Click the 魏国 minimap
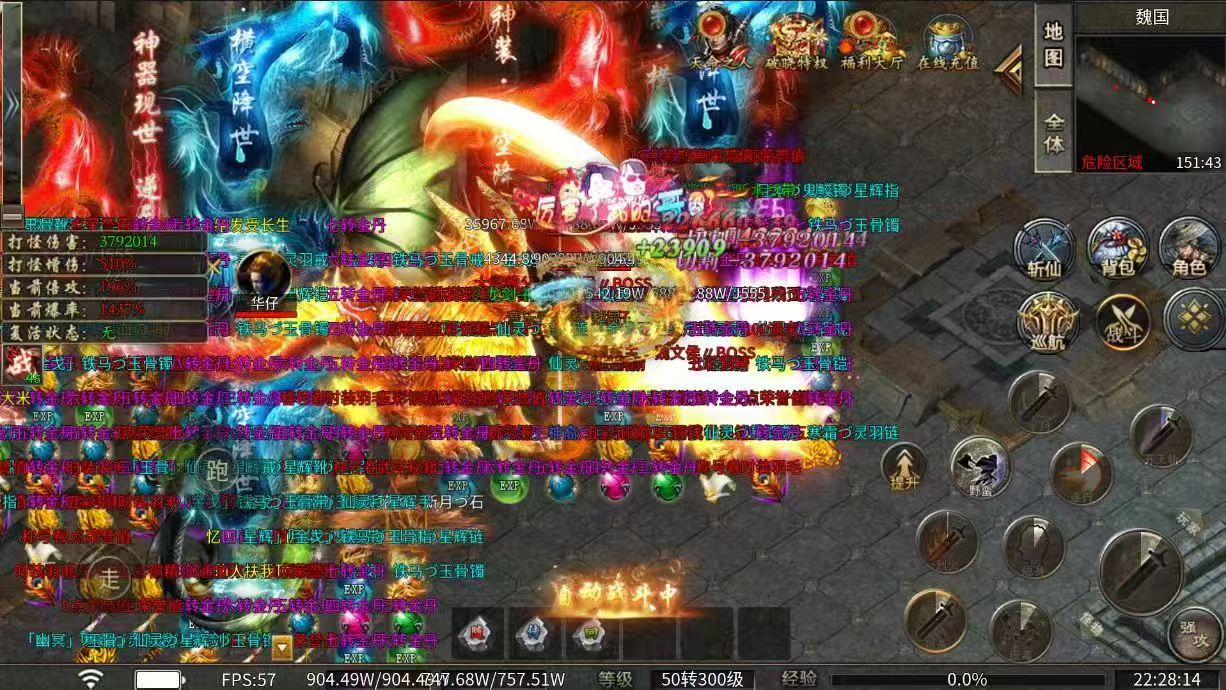Viewport: 1226px width, 690px height. click(1150, 100)
